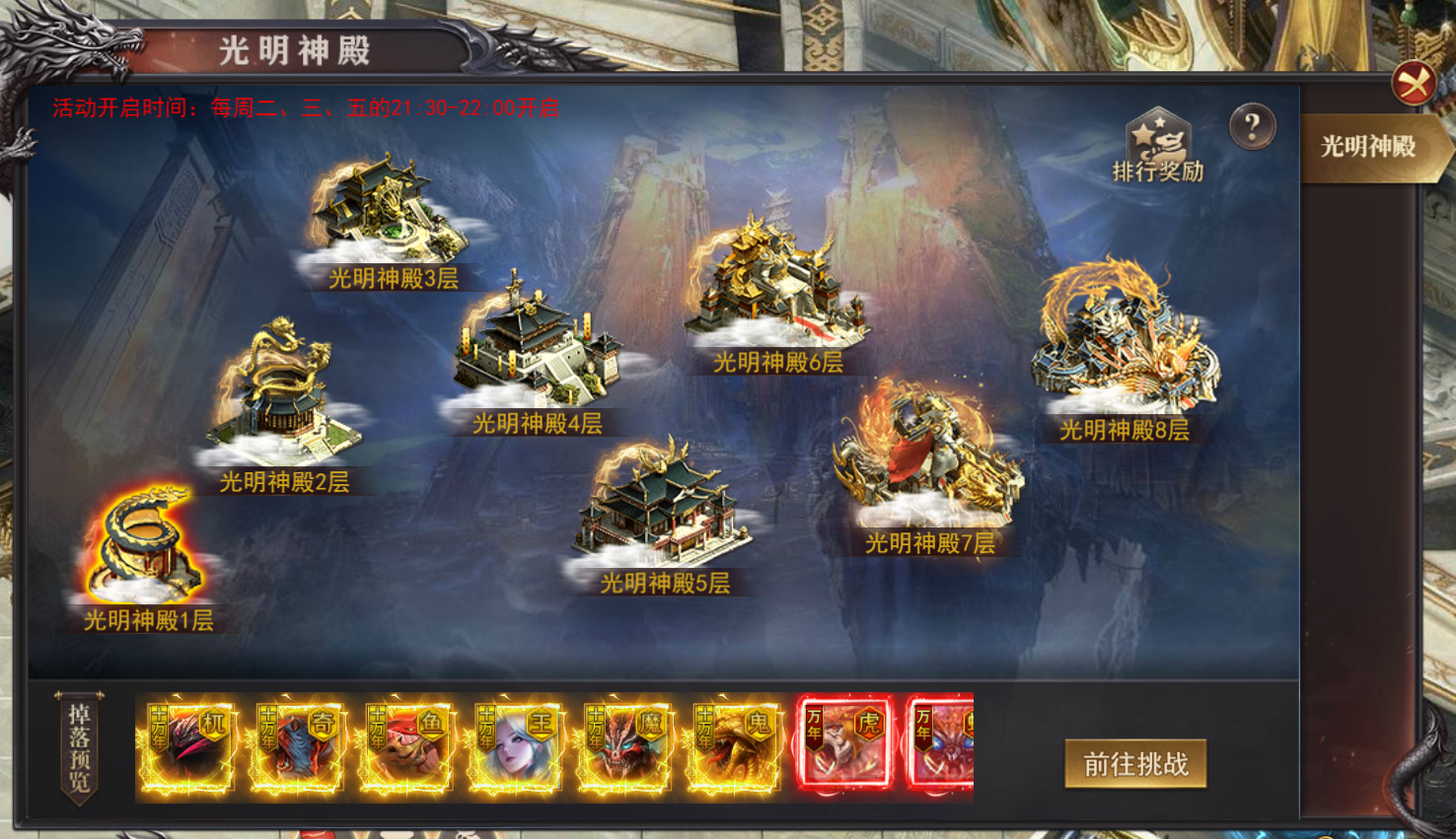Pick 光明神殿8层 floor
Image resolution: width=1456 pixels, height=839 pixels.
1125,342
